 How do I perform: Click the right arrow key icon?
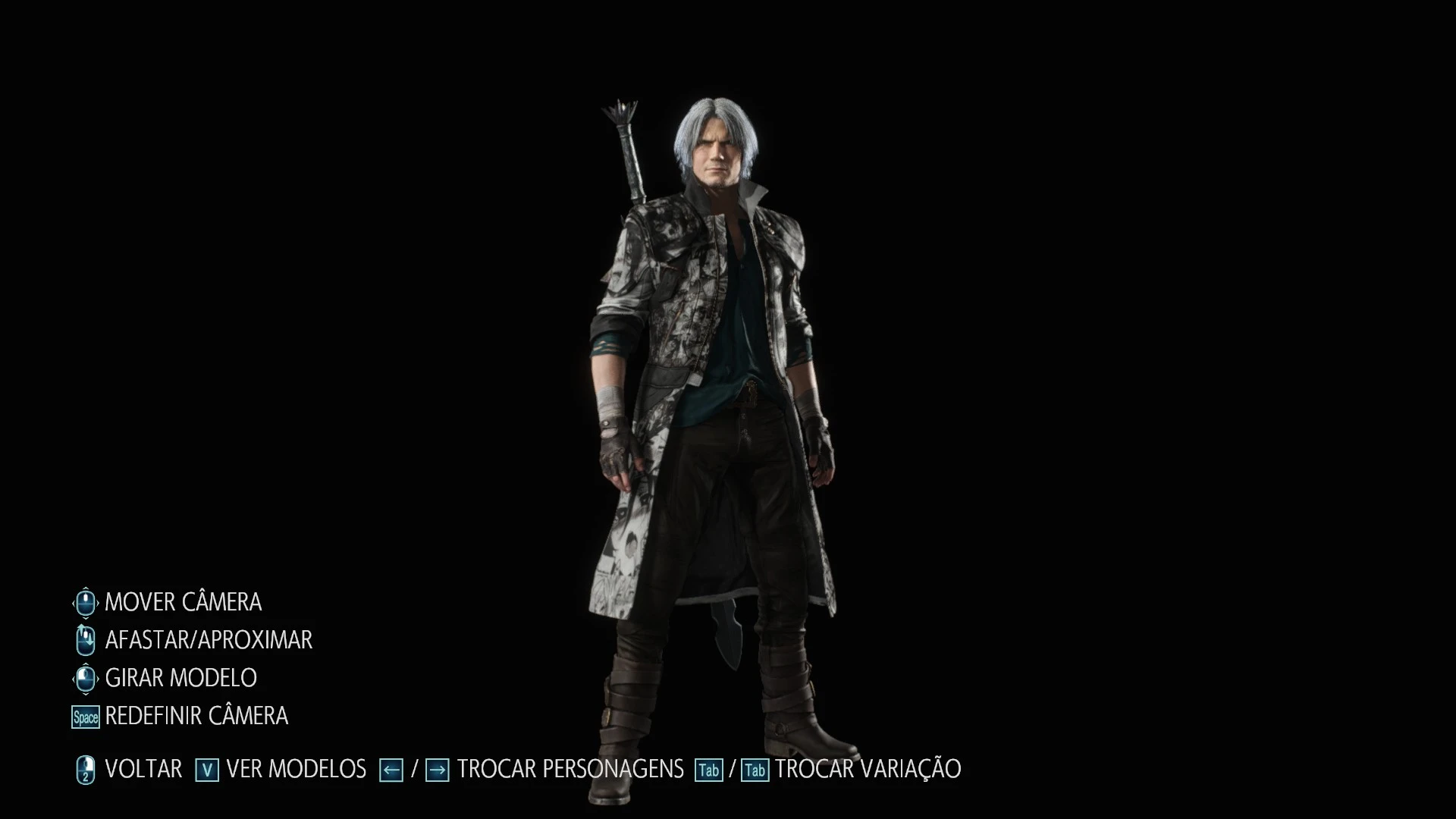tap(438, 768)
